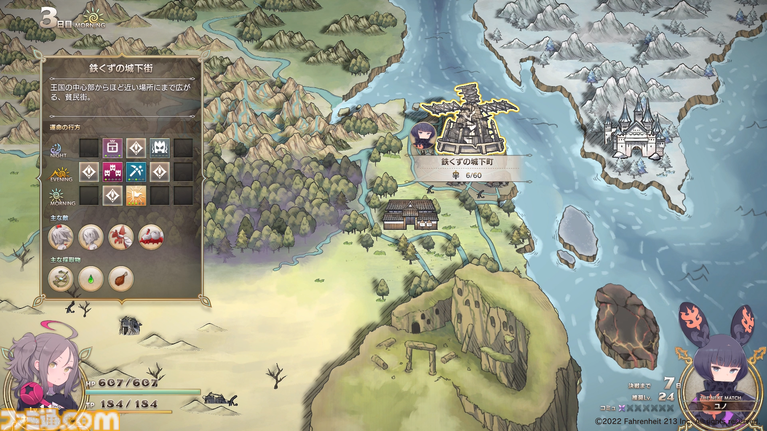Open the diamond event tile in Night row
The width and height of the screenshot is (767, 431).
[136, 147]
